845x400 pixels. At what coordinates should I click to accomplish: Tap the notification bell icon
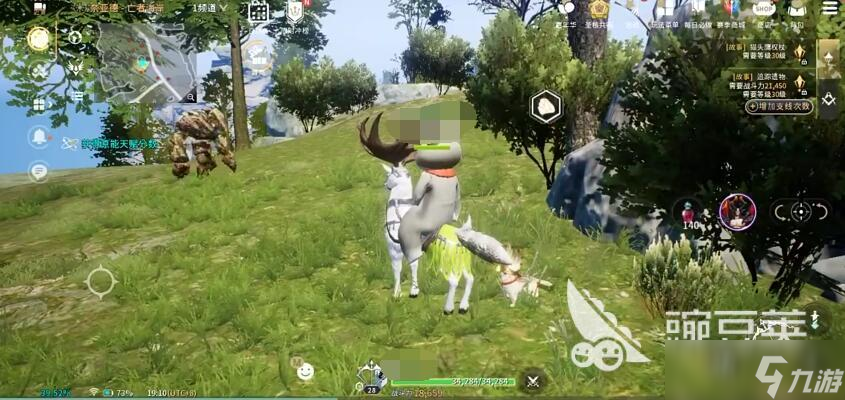(39, 136)
